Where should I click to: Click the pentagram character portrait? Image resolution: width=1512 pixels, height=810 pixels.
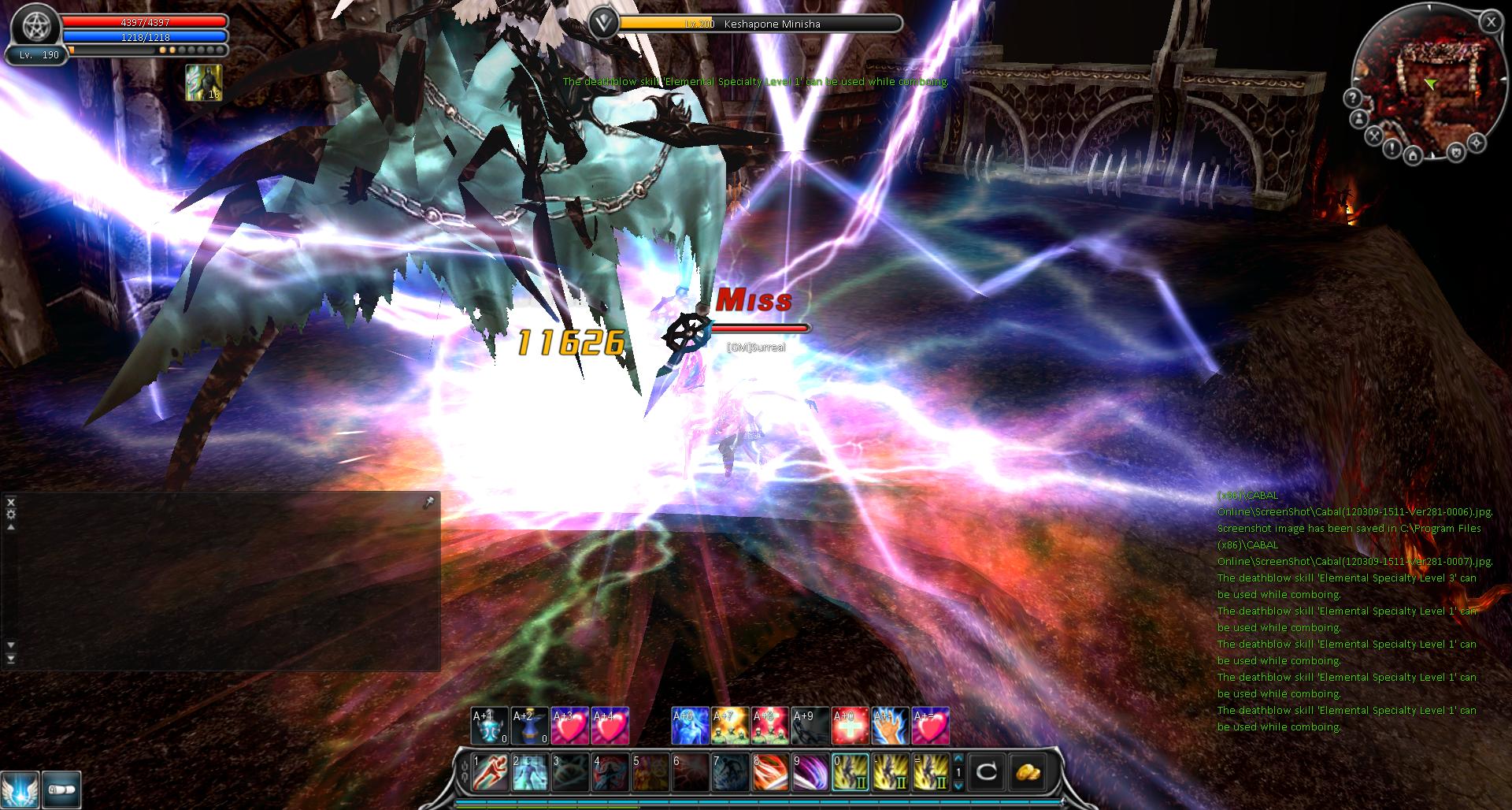coord(35,28)
